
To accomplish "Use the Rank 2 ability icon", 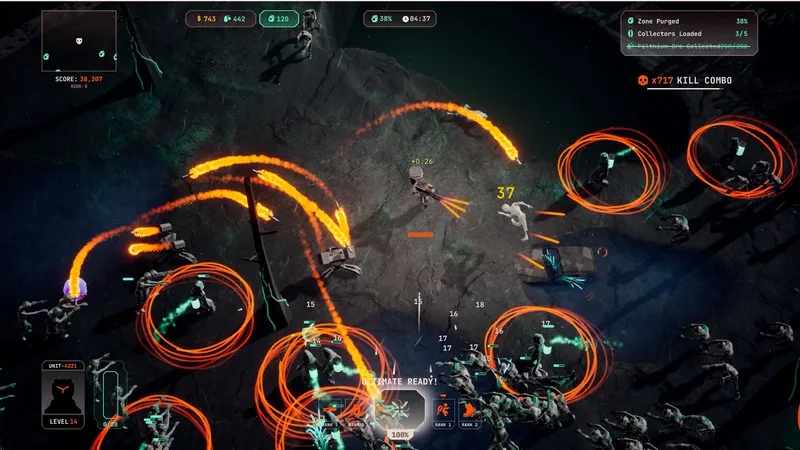I will [x=470, y=409].
